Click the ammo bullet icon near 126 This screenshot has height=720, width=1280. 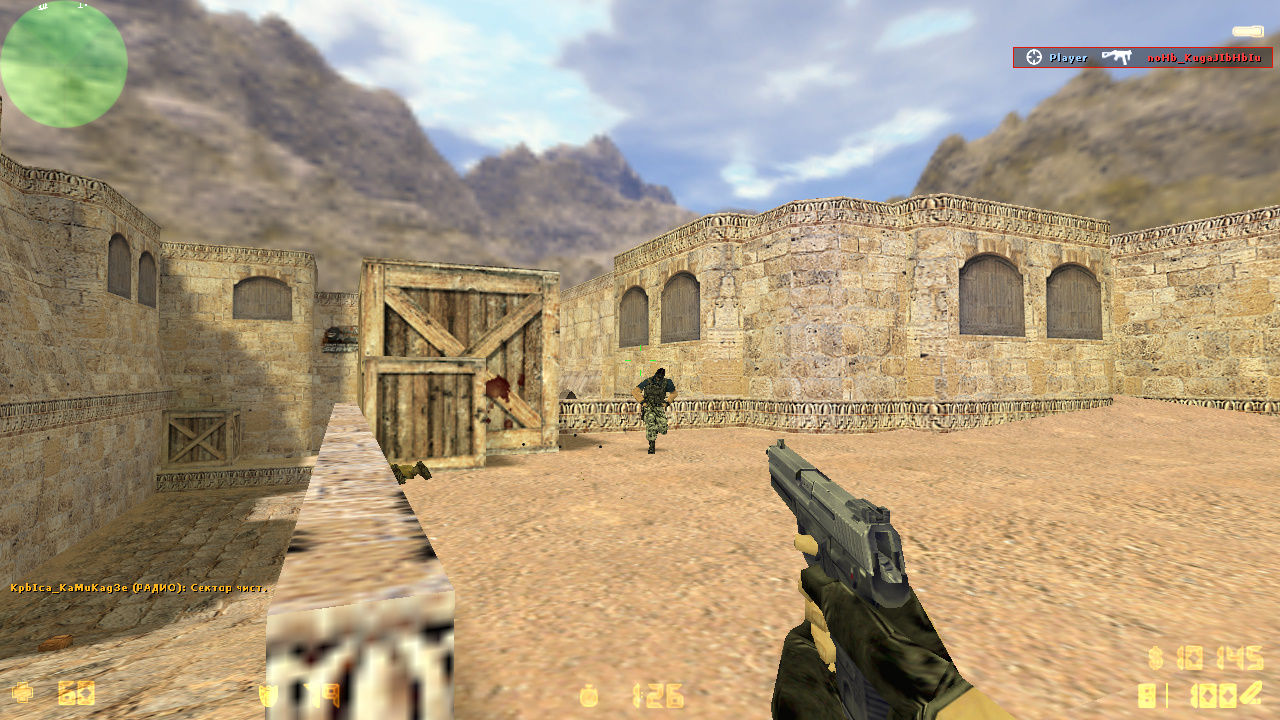[590, 697]
